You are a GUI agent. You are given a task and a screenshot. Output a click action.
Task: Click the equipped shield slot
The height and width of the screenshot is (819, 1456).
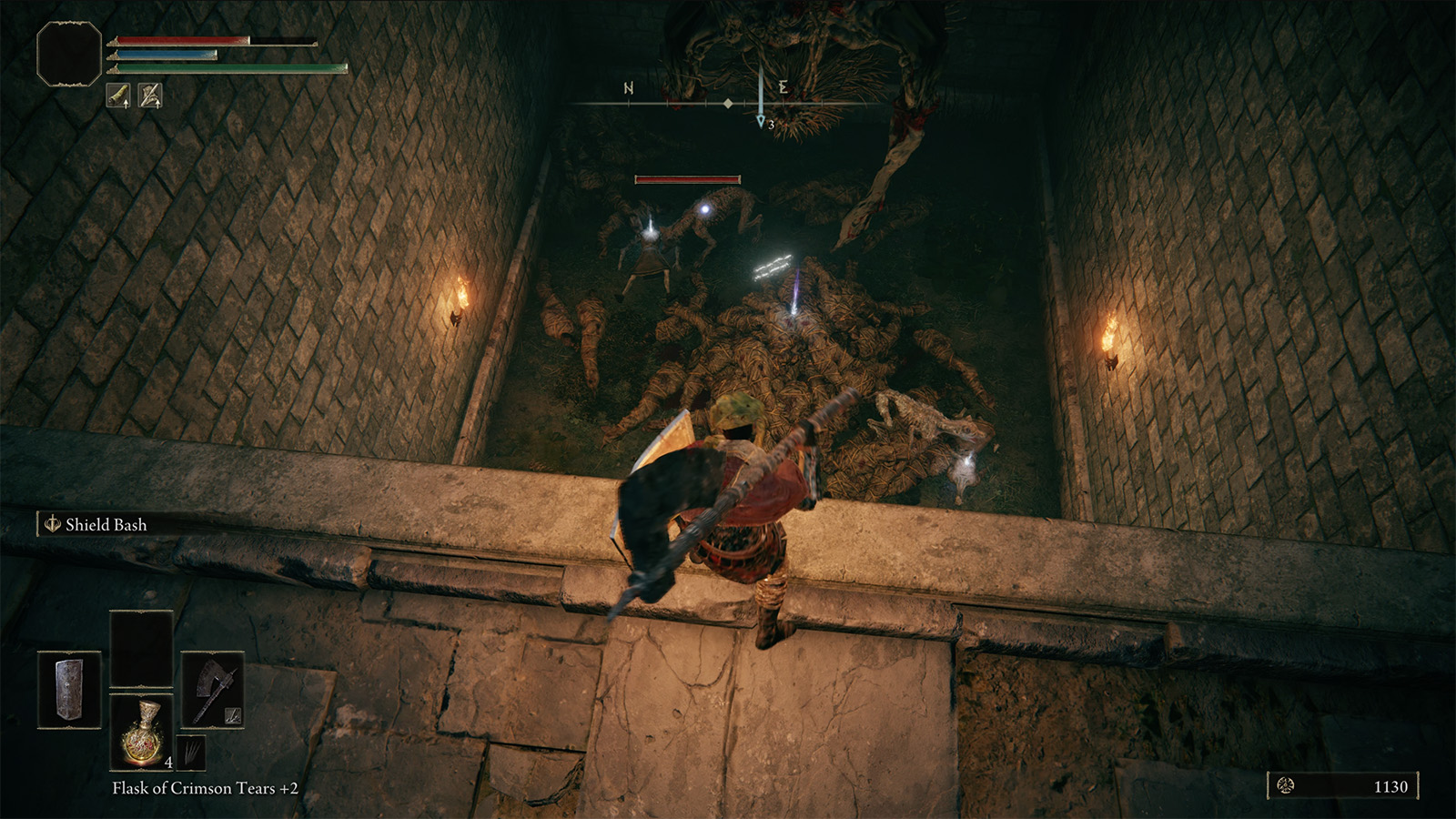[69, 691]
